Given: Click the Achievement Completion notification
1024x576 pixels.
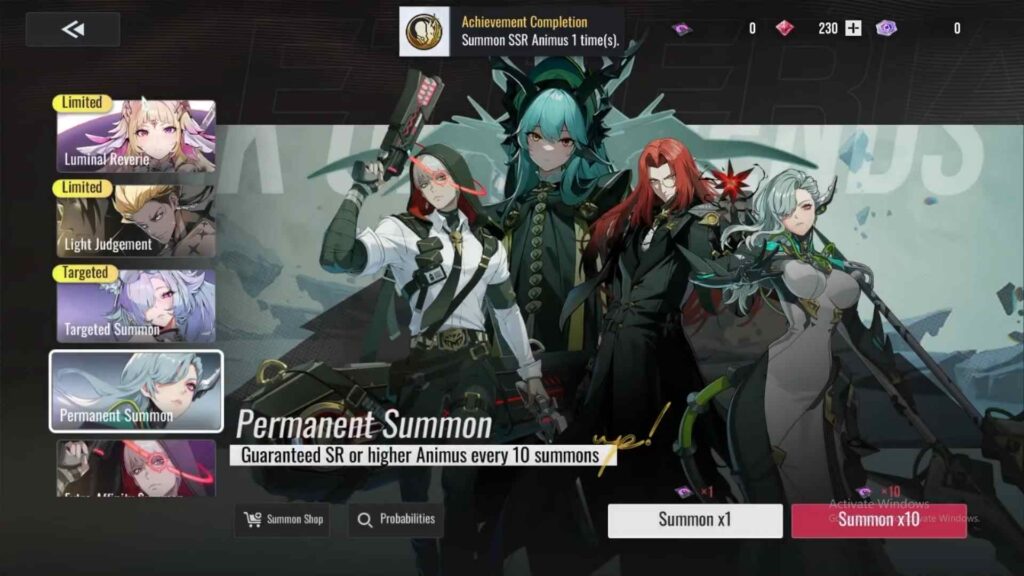Looking at the screenshot, I should (x=512, y=32).
